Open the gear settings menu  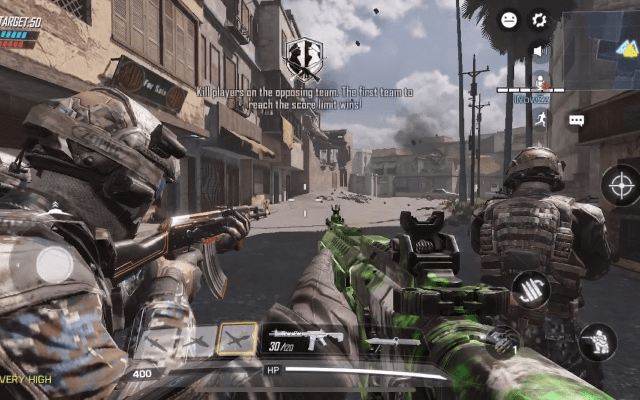tap(540, 19)
